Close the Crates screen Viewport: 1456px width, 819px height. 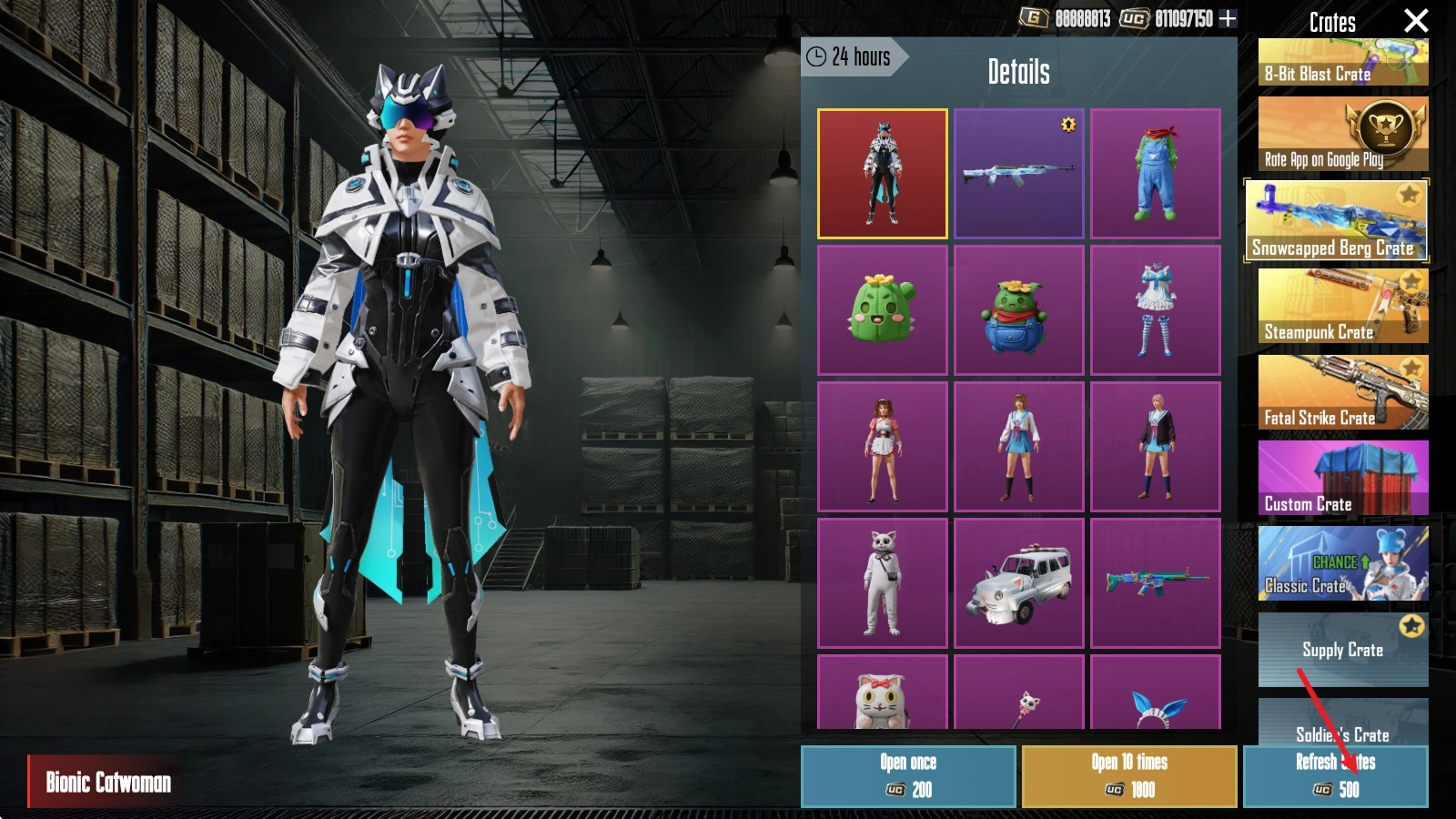1416,20
